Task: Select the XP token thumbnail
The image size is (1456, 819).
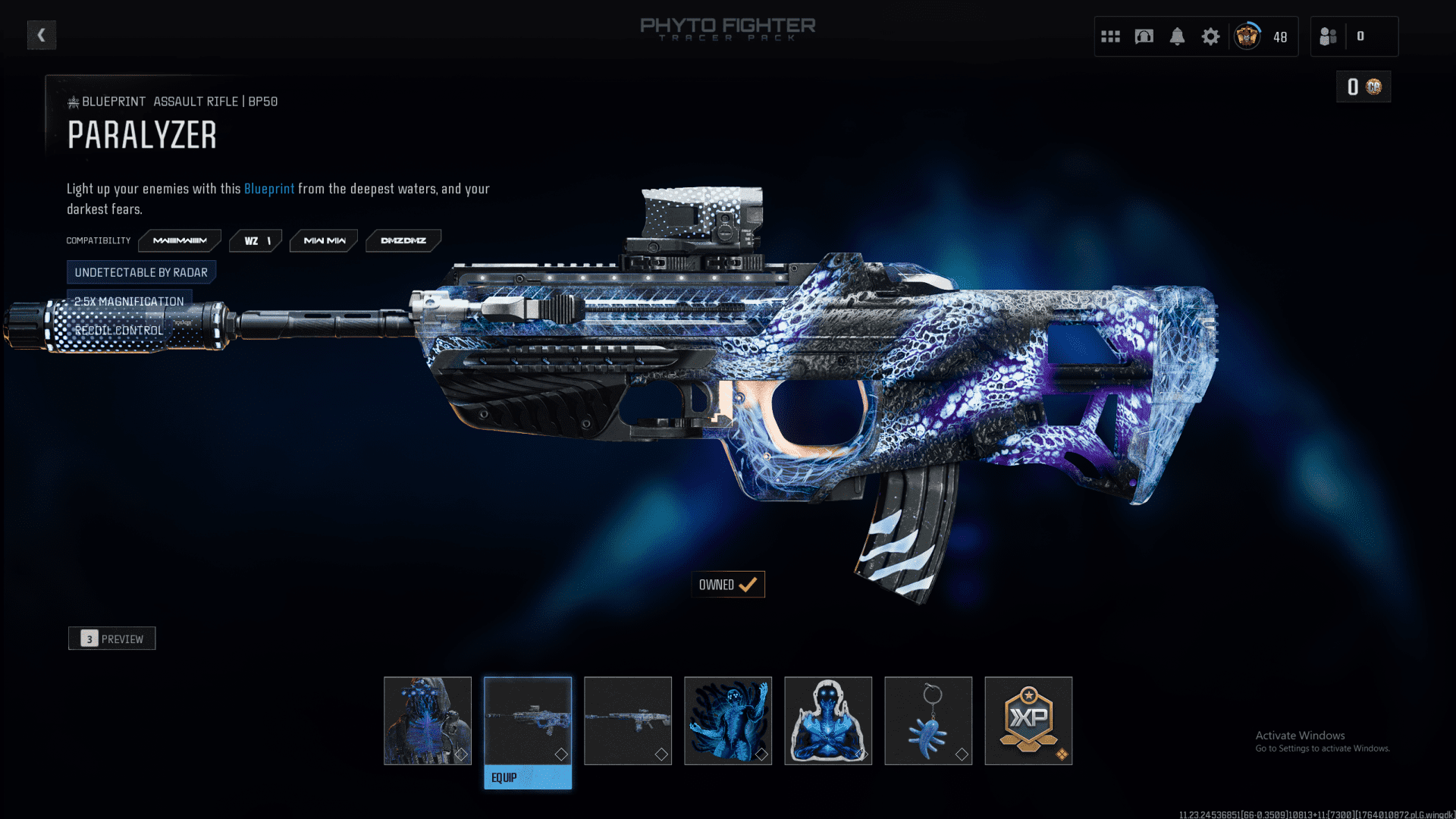Action: (1028, 720)
